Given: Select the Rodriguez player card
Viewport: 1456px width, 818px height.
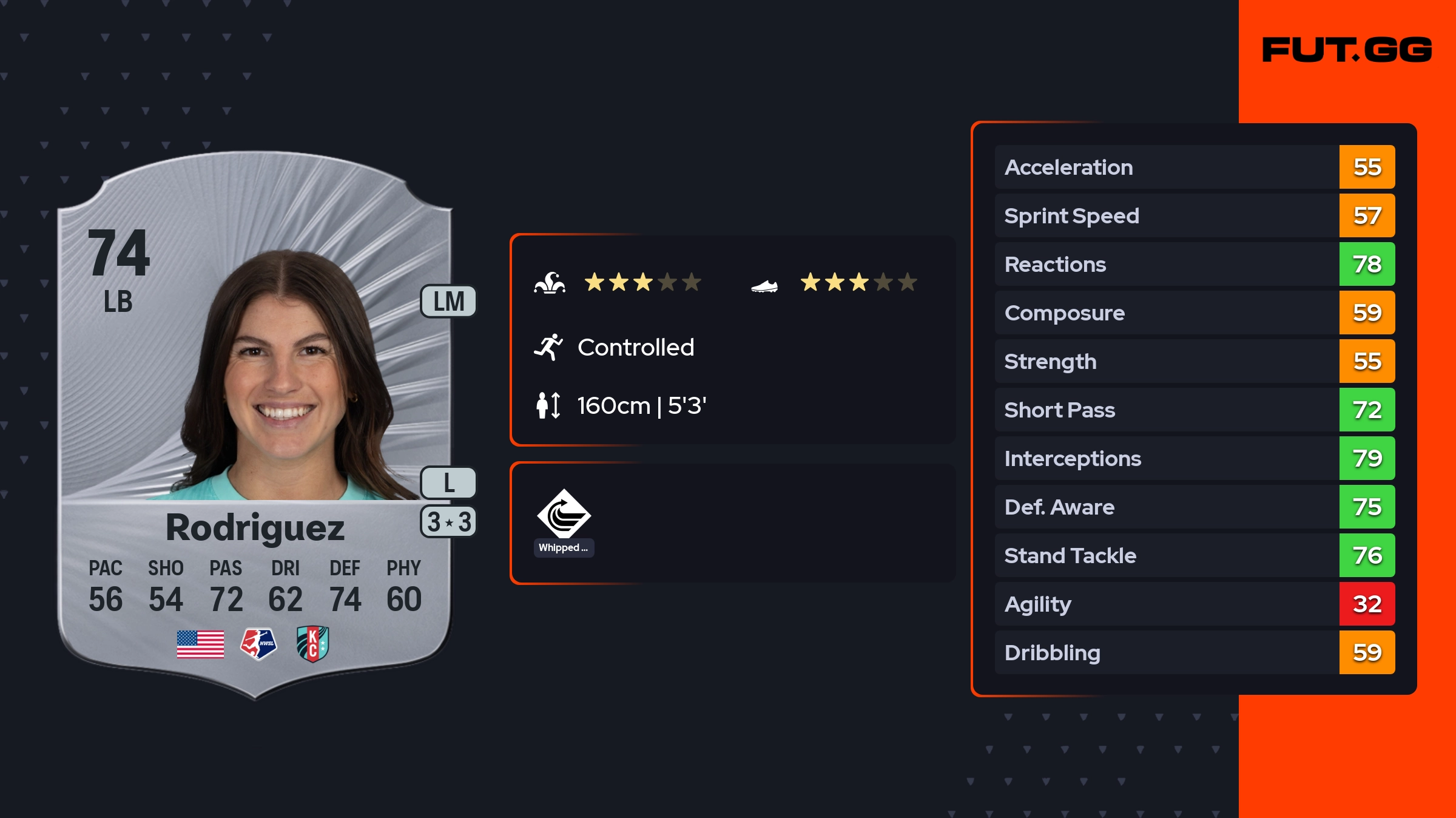Looking at the screenshot, I should click(255, 425).
